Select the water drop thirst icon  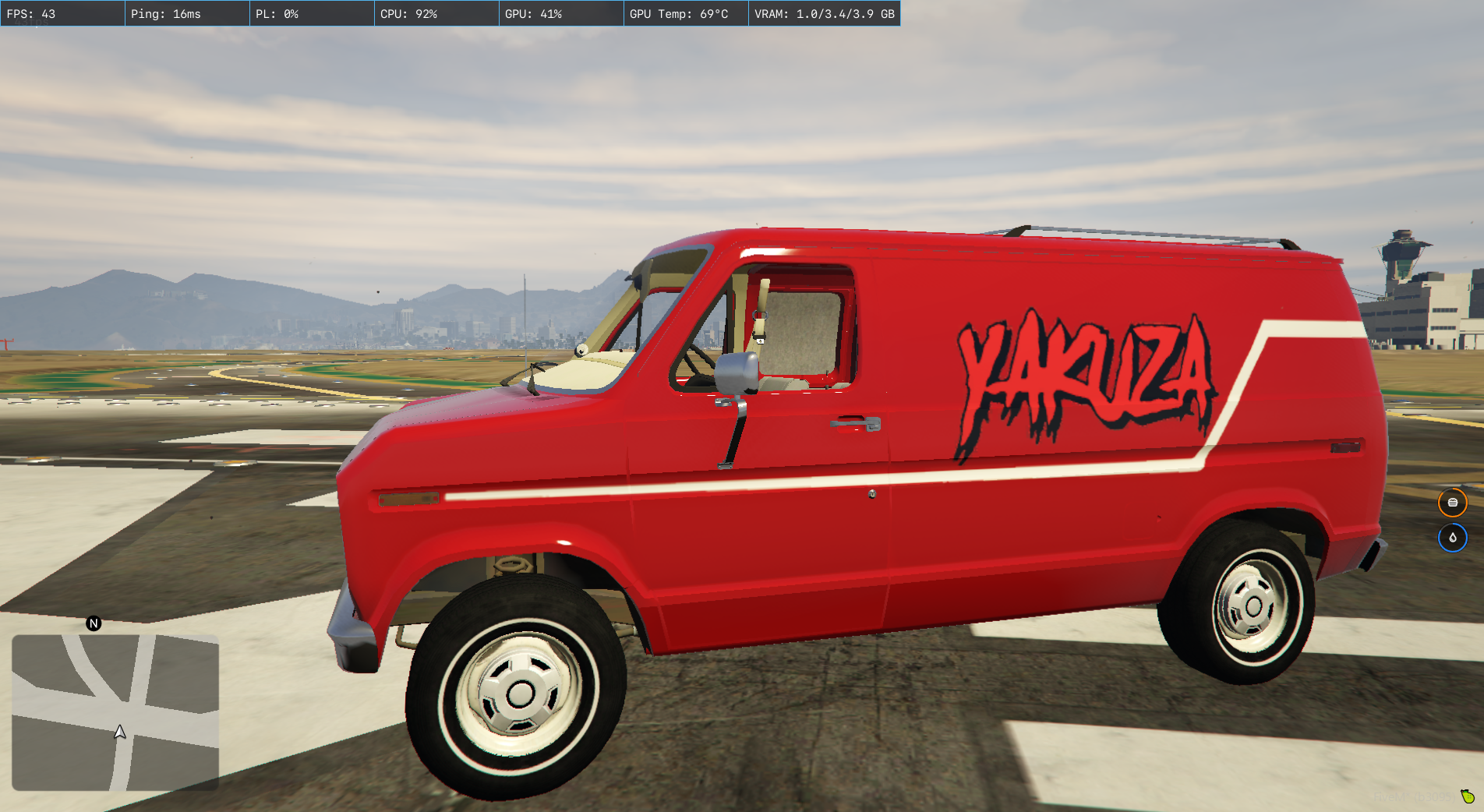point(1452,538)
